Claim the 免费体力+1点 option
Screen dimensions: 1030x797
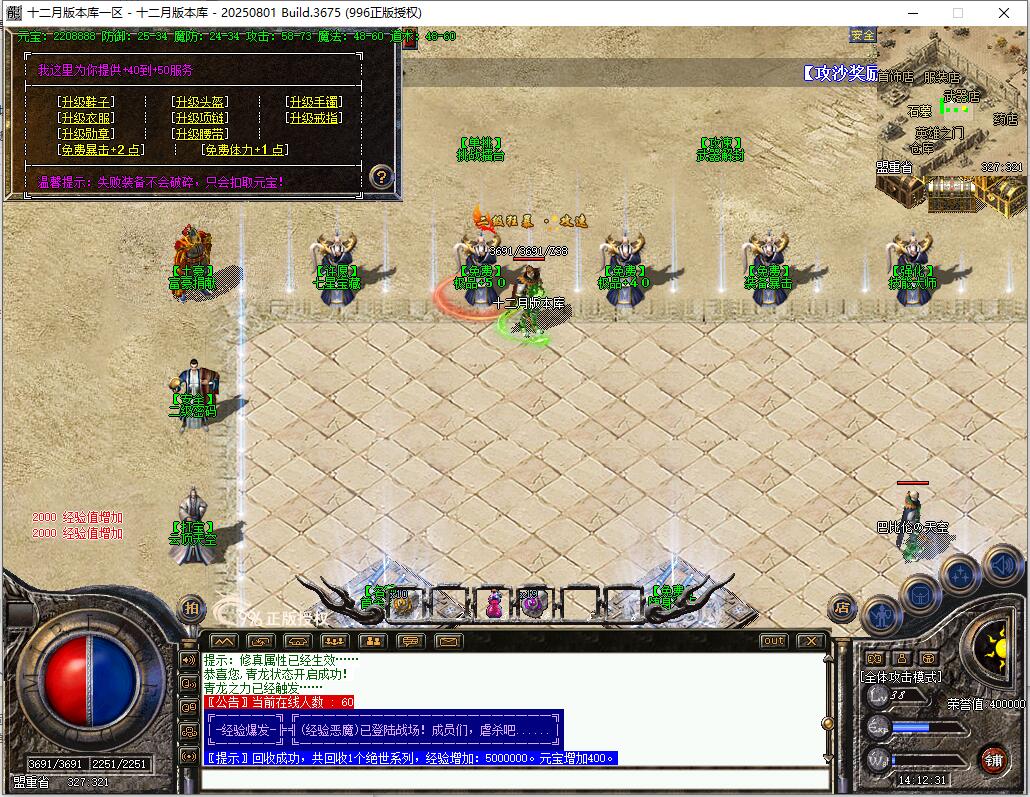244,150
